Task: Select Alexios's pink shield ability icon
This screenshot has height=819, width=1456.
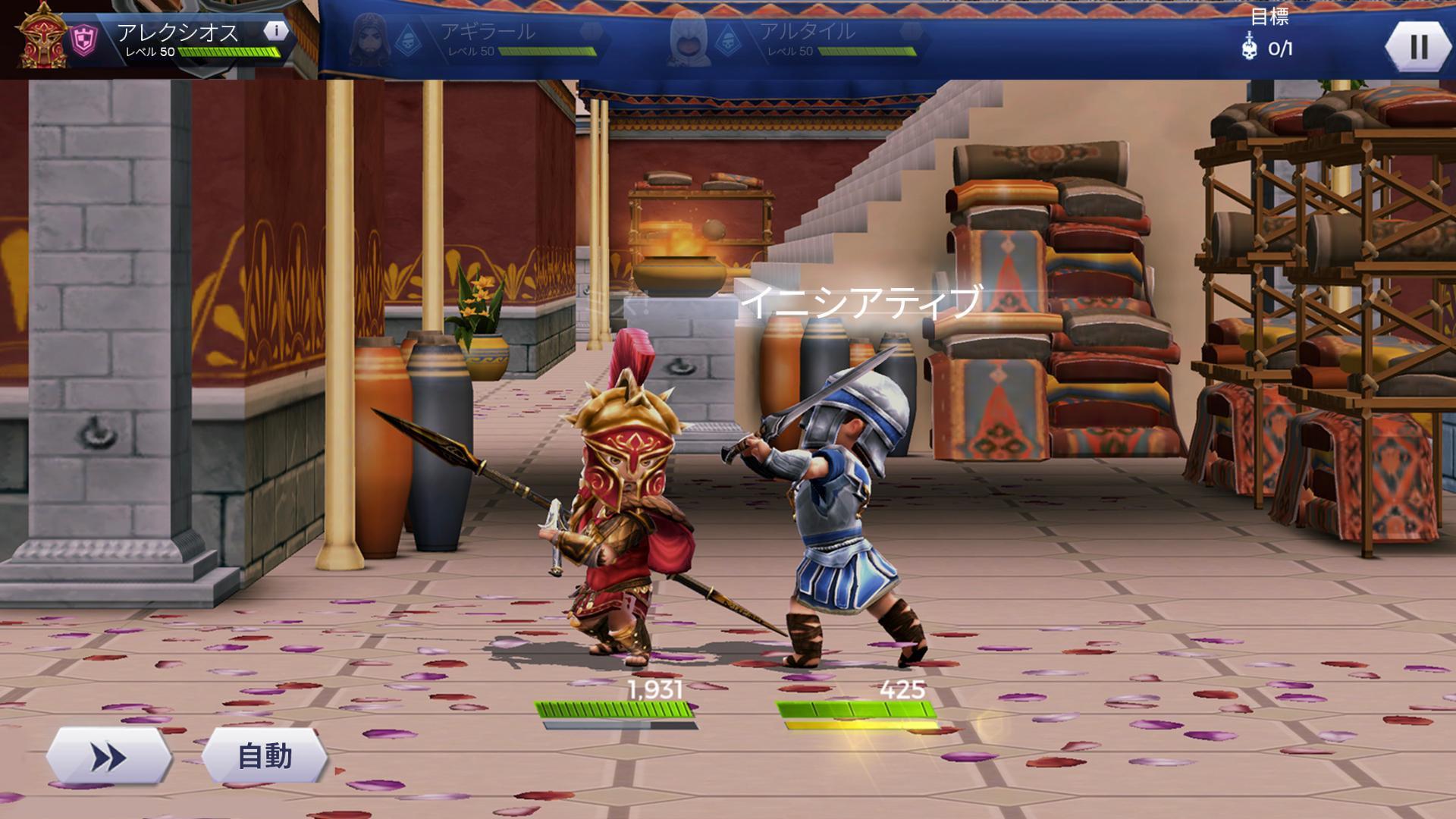Action: tap(83, 36)
